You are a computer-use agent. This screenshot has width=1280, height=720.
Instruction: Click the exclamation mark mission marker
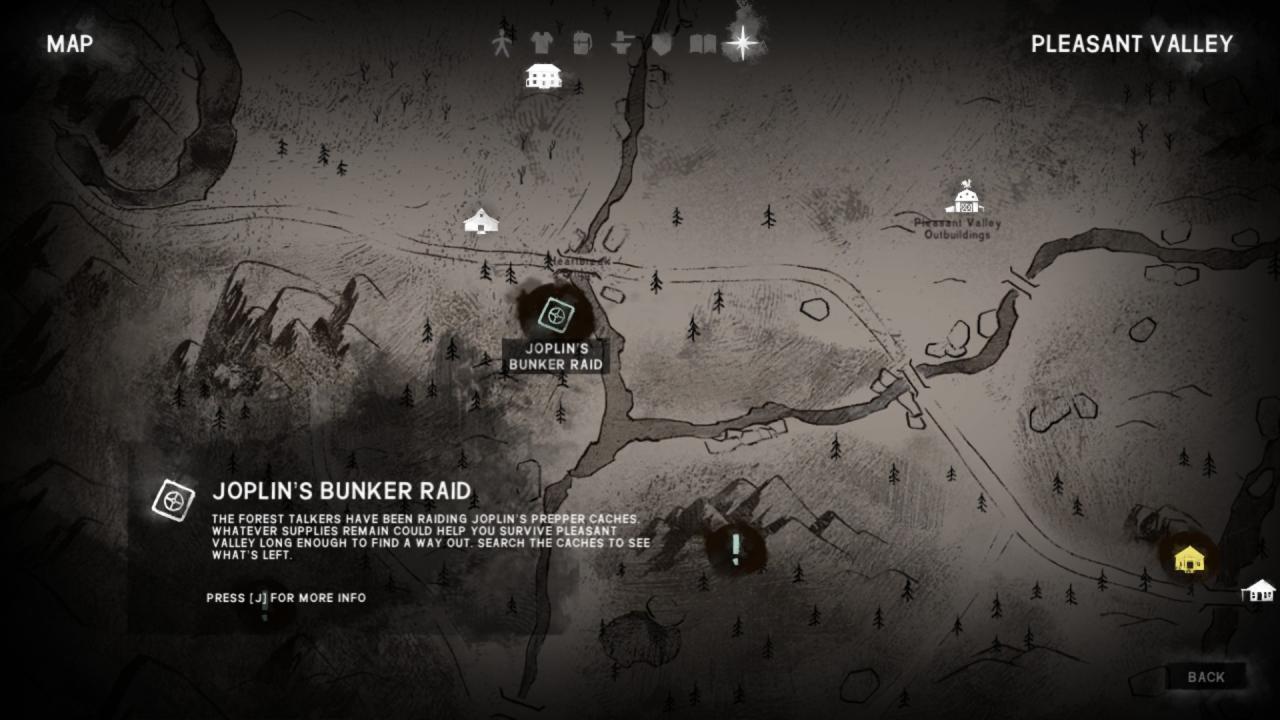coord(736,548)
